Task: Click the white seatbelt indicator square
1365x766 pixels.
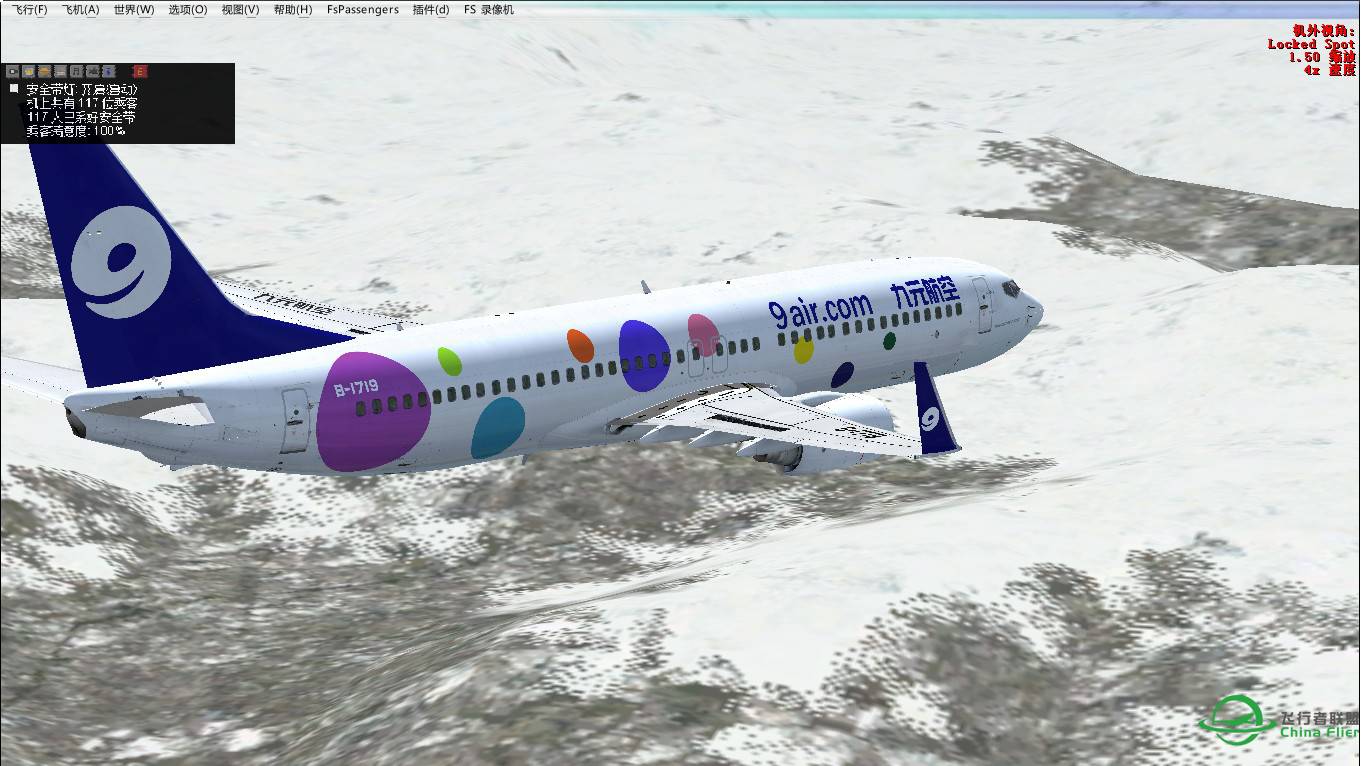Action: [x=15, y=88]
